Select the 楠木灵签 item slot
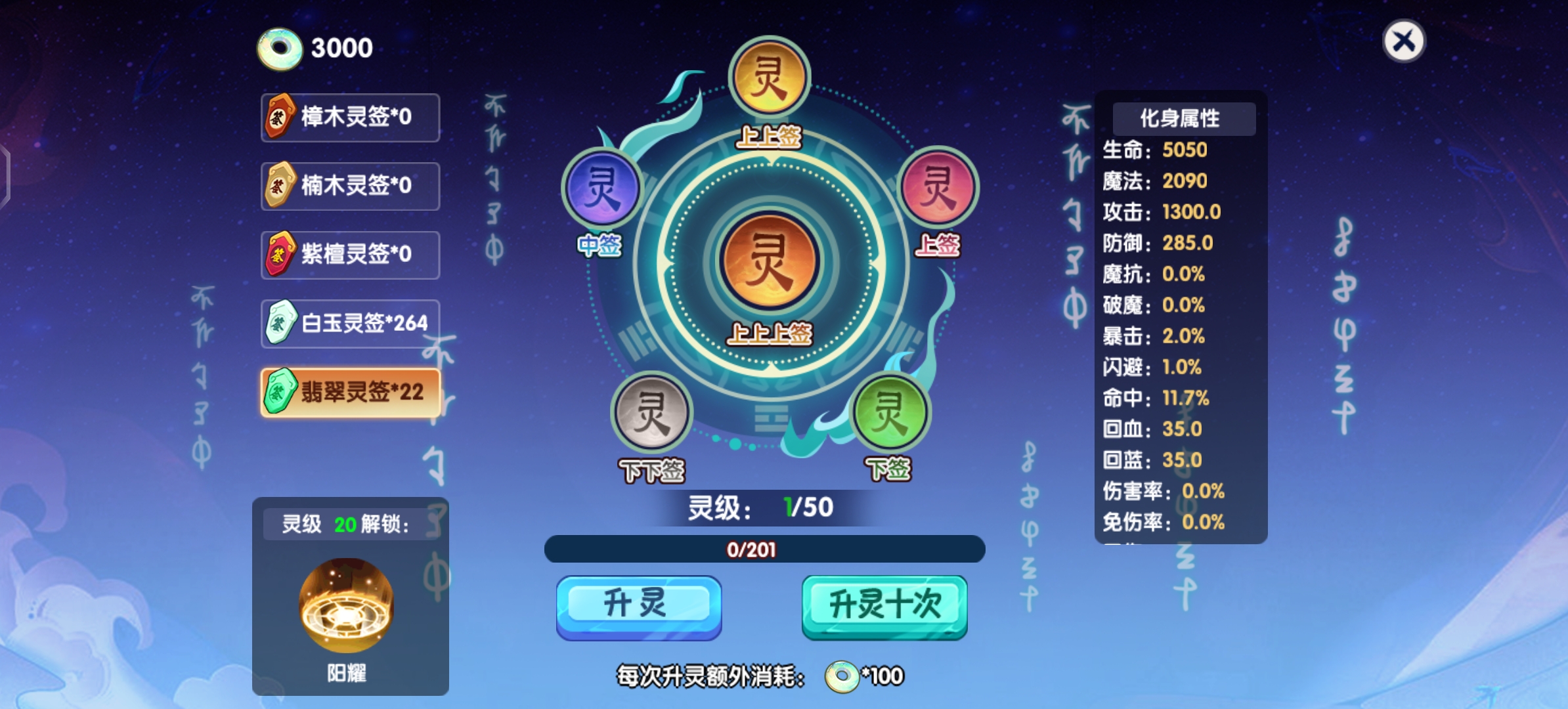This screenshot has width=1568, height=709. pos(350,186)
